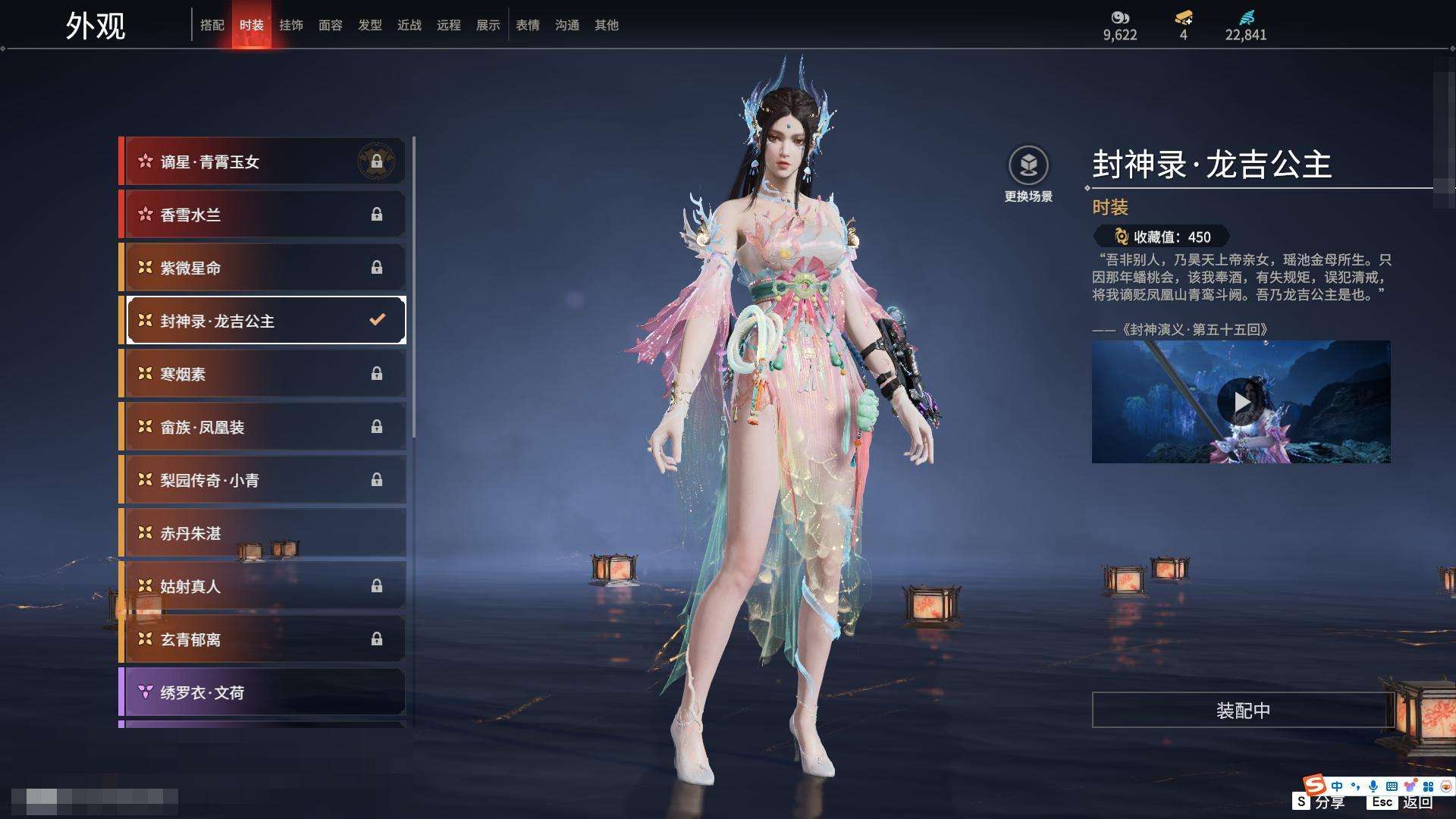Open the 其他 tab

(x=607, y=25)
